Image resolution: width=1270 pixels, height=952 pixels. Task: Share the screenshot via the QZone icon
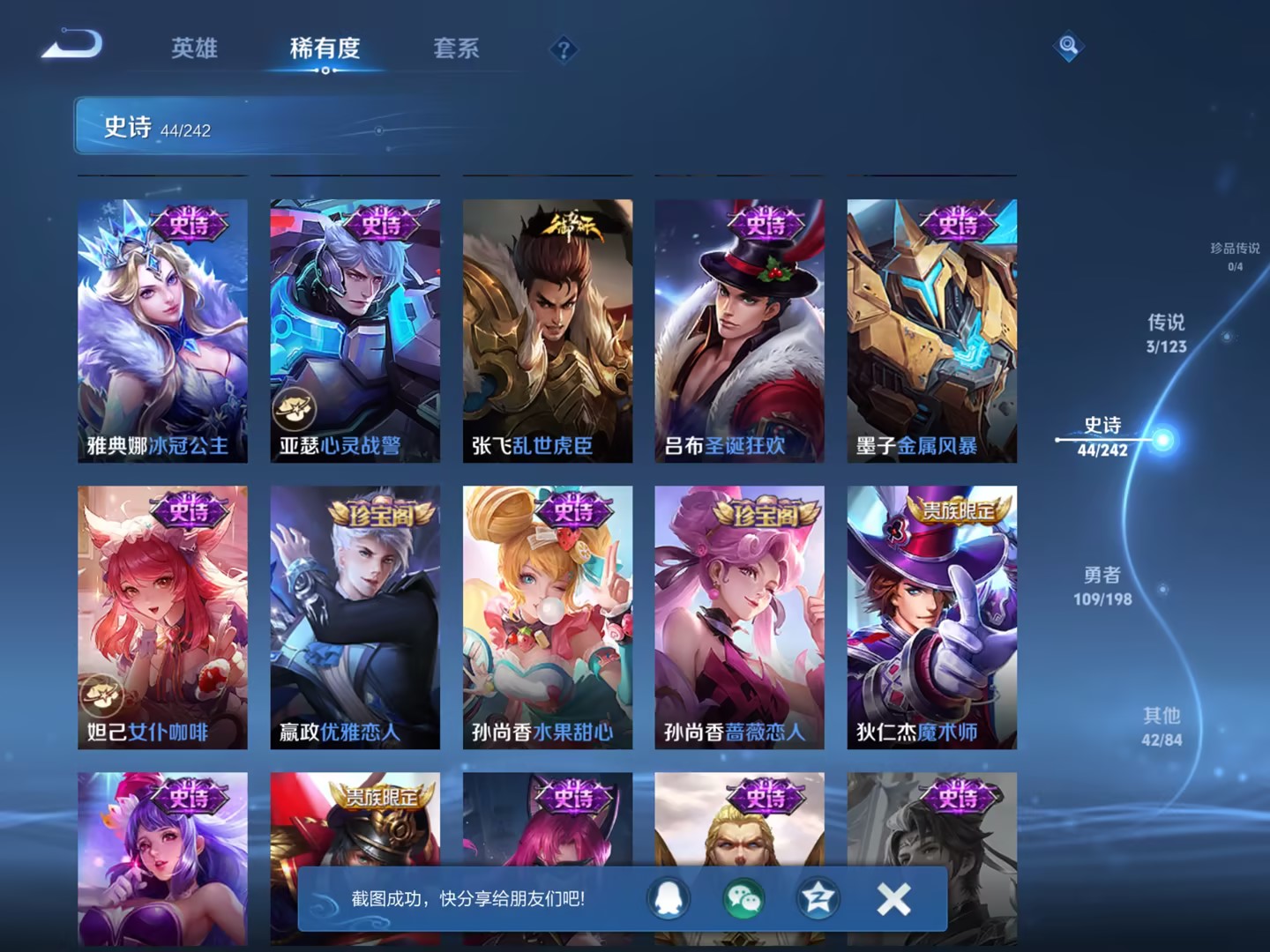(817, 899)
